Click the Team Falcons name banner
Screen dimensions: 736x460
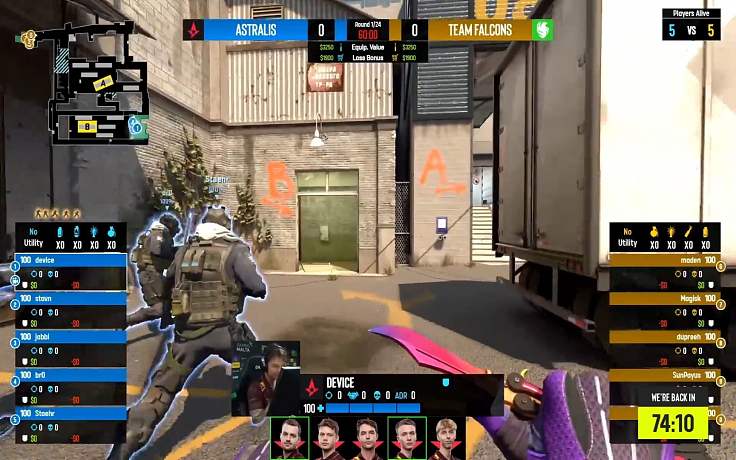[478, 30]
